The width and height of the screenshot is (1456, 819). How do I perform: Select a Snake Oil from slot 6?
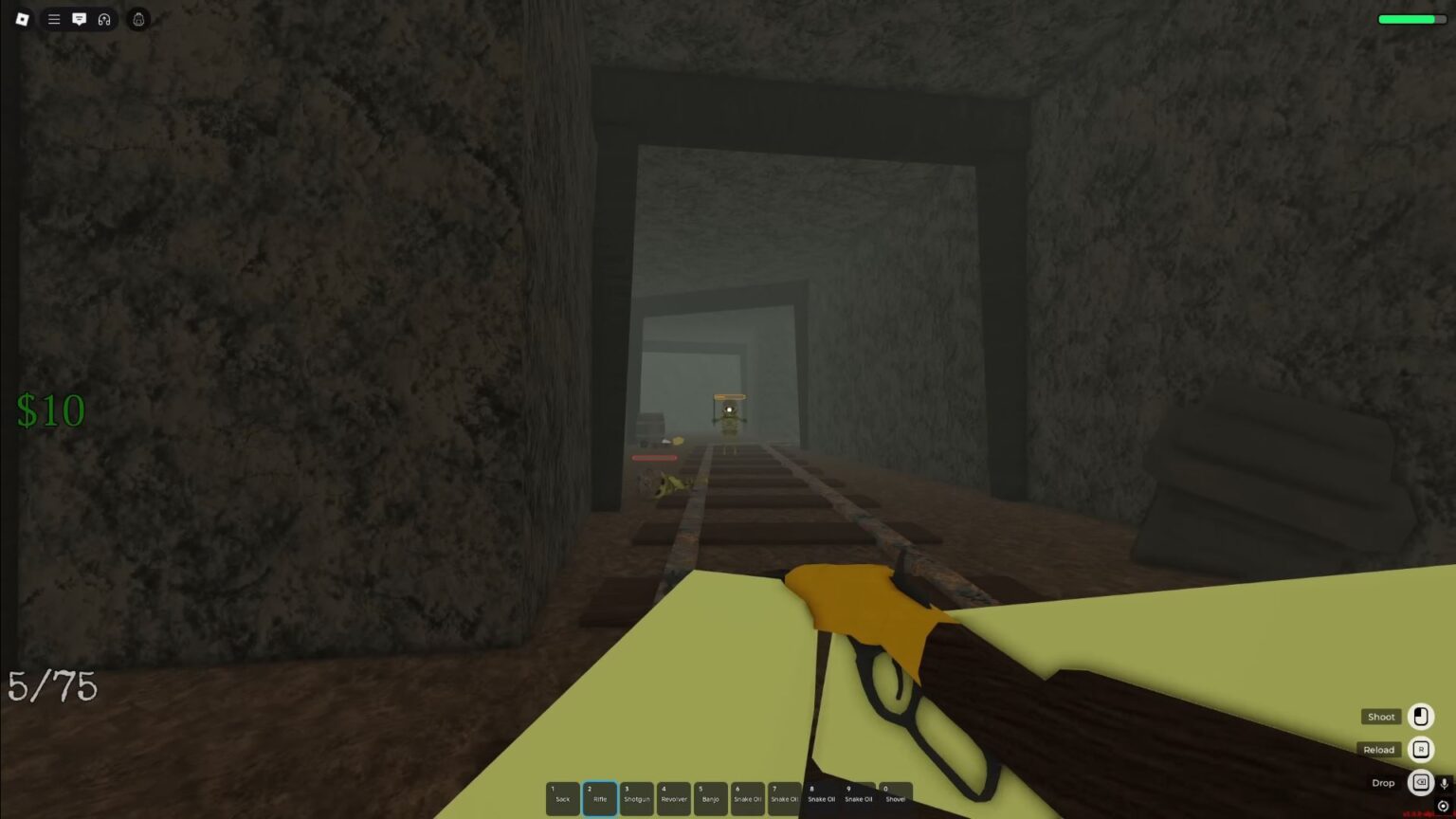tap(747, 798)
